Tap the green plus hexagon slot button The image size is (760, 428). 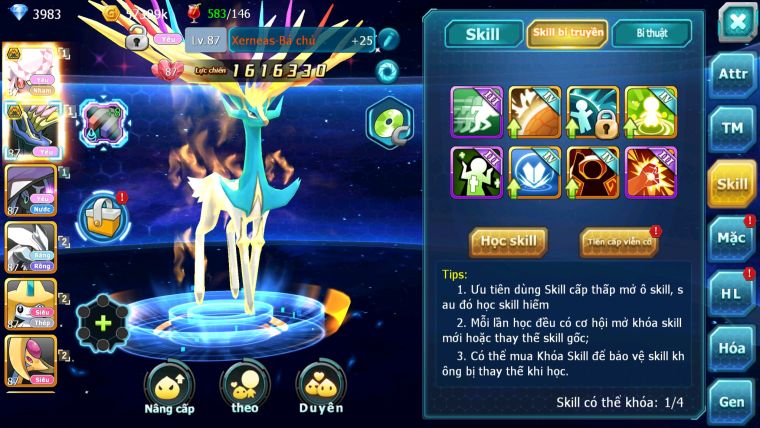(102, 323)
